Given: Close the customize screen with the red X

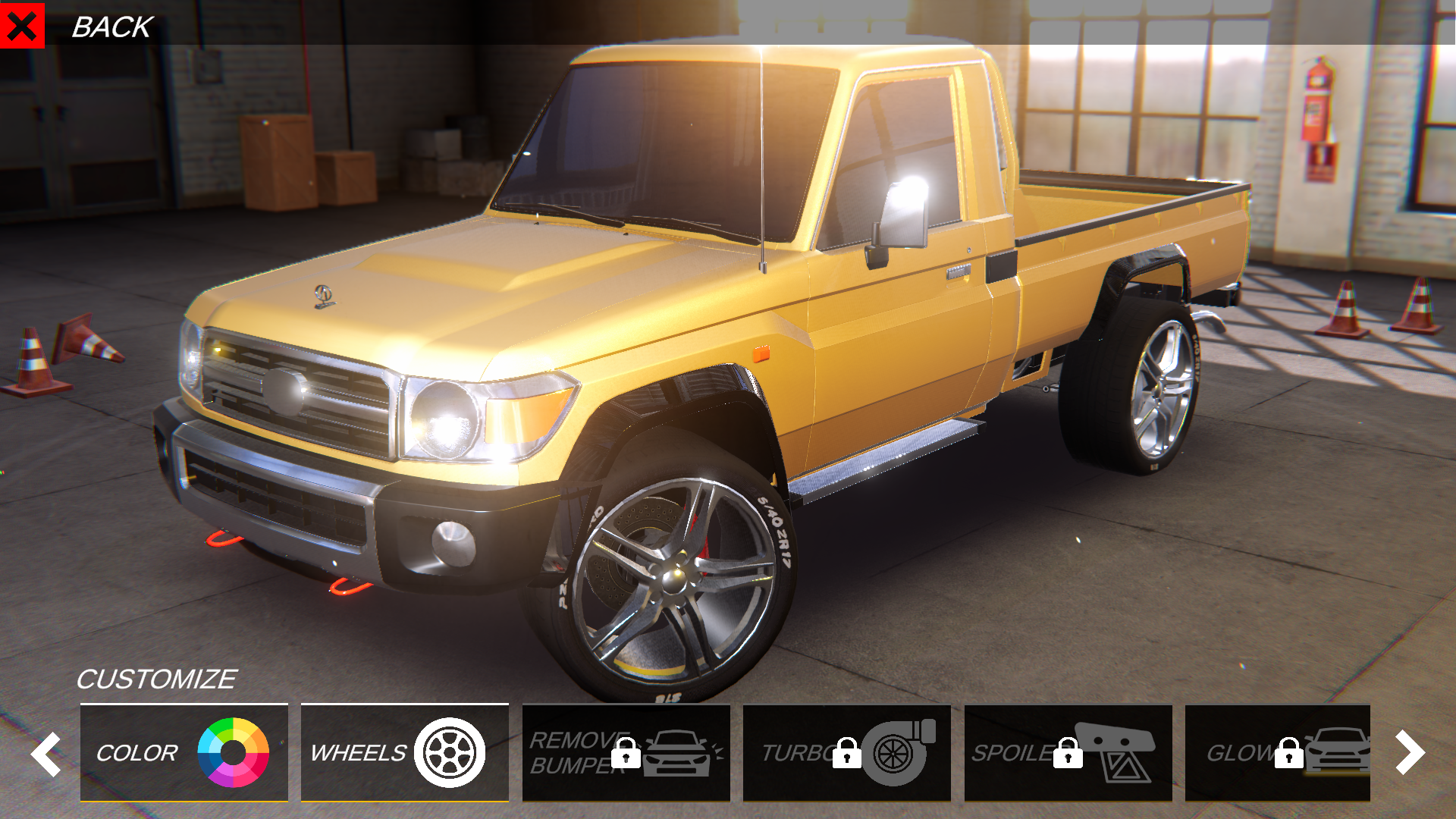Looking at the screenshot, I should (24, 26).
